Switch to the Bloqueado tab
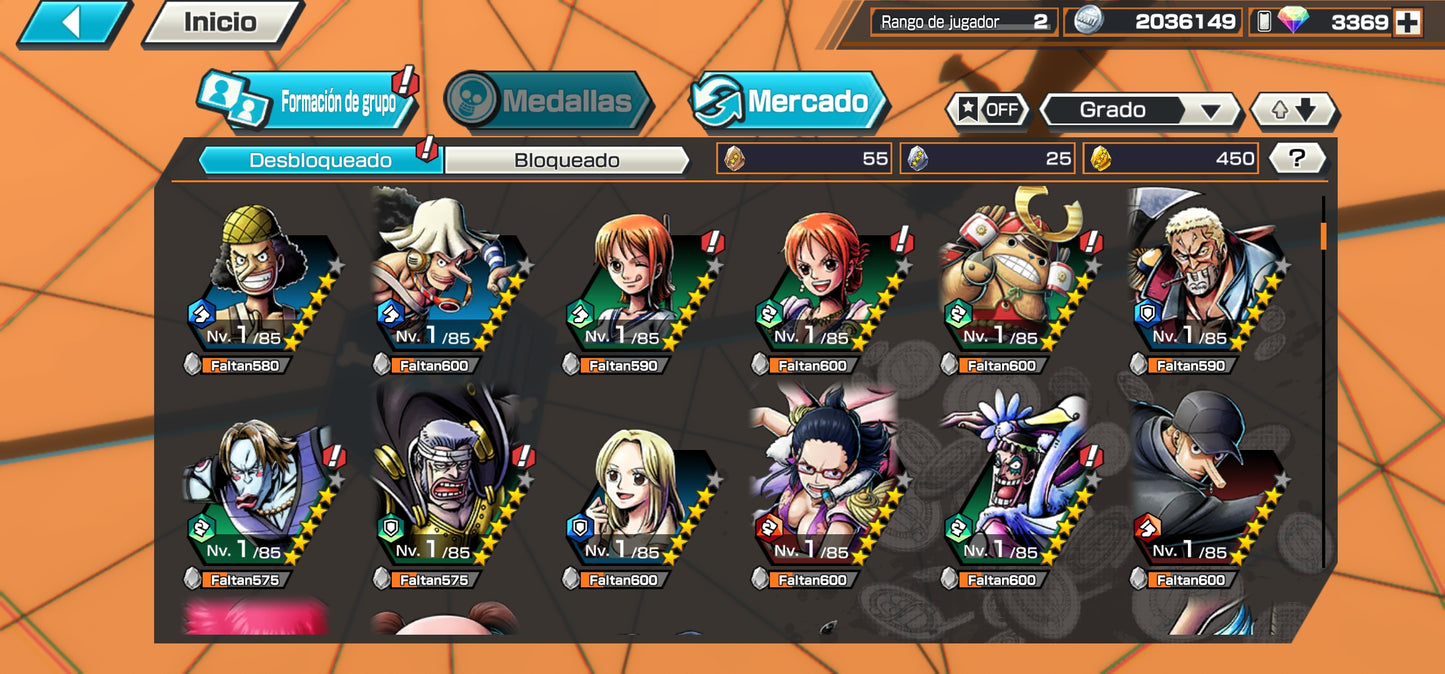 pyautogui.click(x=566, y=160)
